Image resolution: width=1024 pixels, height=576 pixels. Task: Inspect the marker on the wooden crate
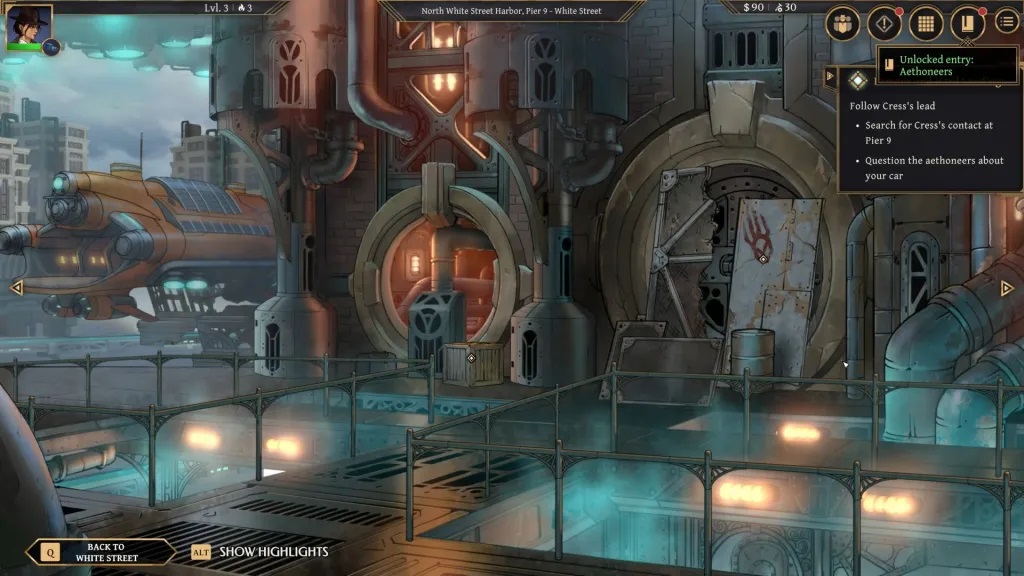click(472, 358)
